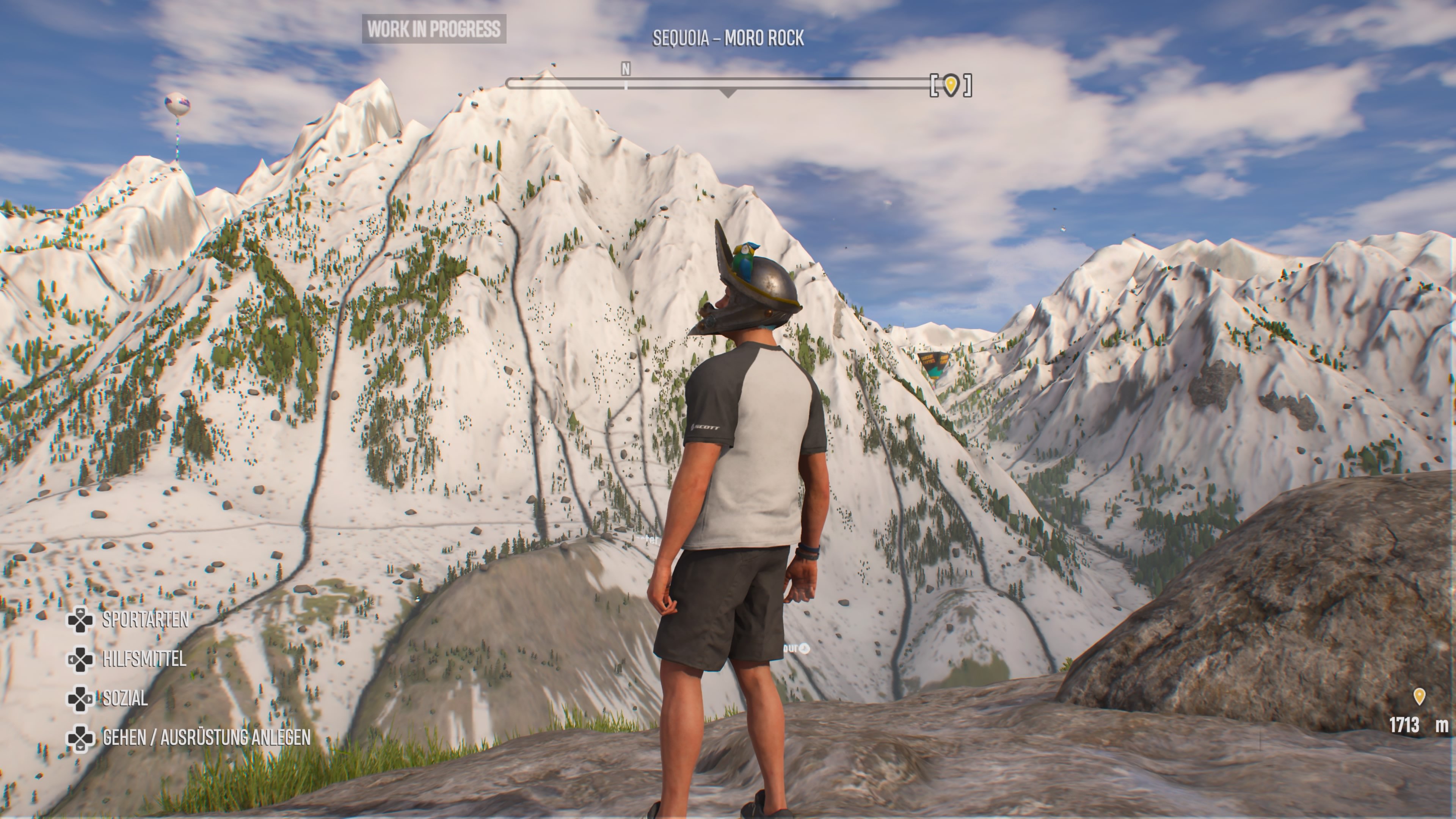Click the bracketed waypoint marker on the compass

(951, 85)
